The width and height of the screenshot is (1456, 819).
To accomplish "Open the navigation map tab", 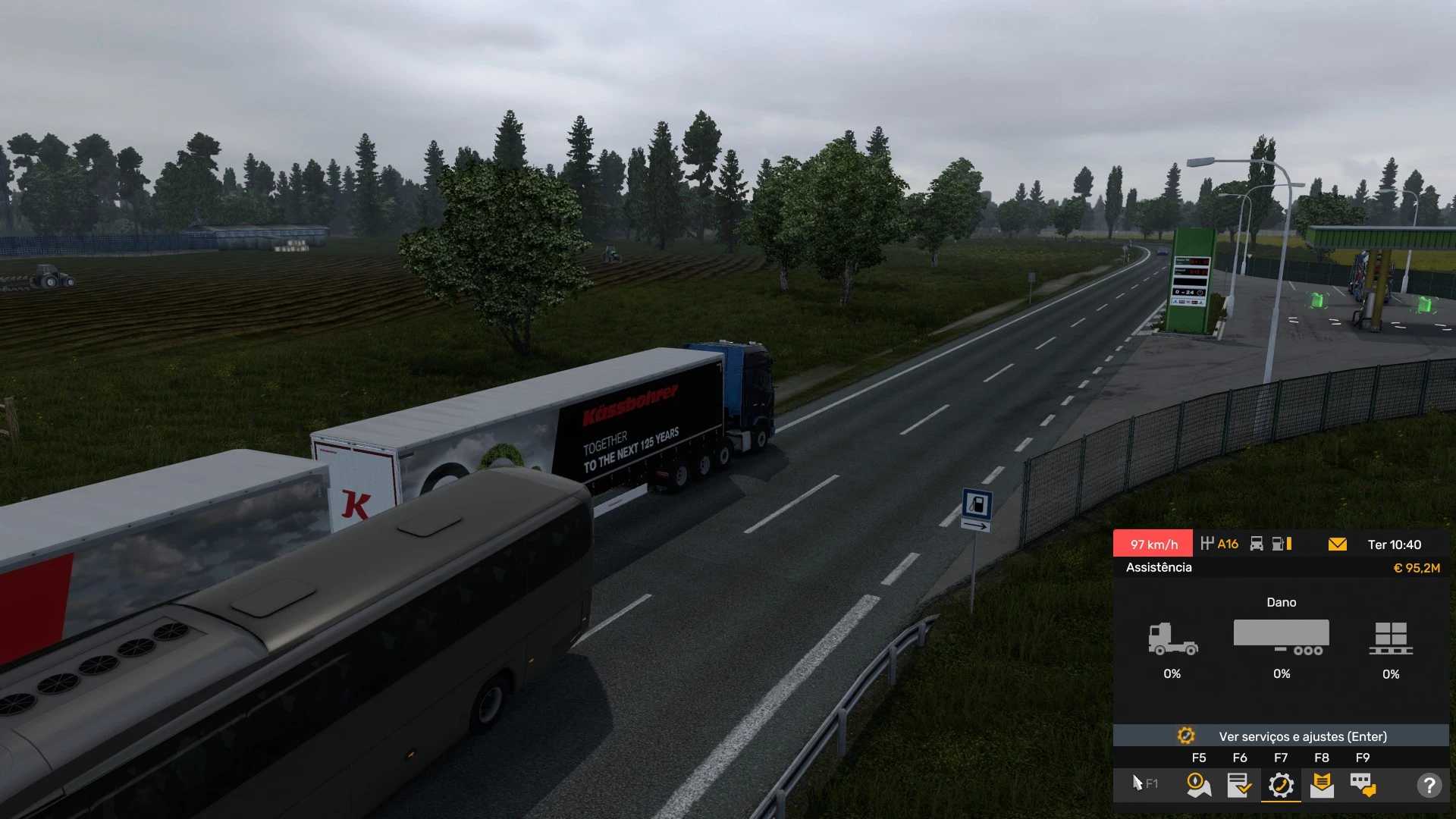I will (1198, 785).
